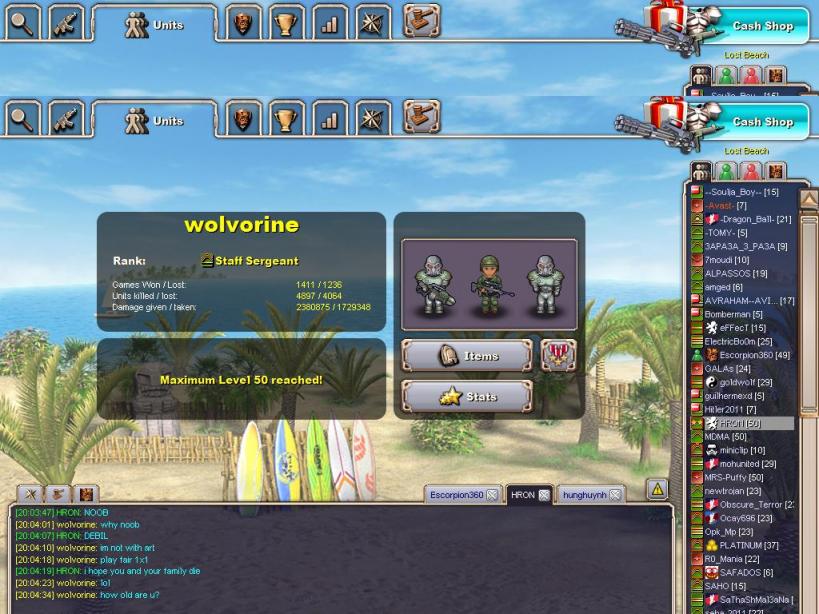Image resolution: width=819 pixels, height=614 pixels.
Task: Pick player MRS-Puffy [50] from the list
Action: tap(733, 478)
